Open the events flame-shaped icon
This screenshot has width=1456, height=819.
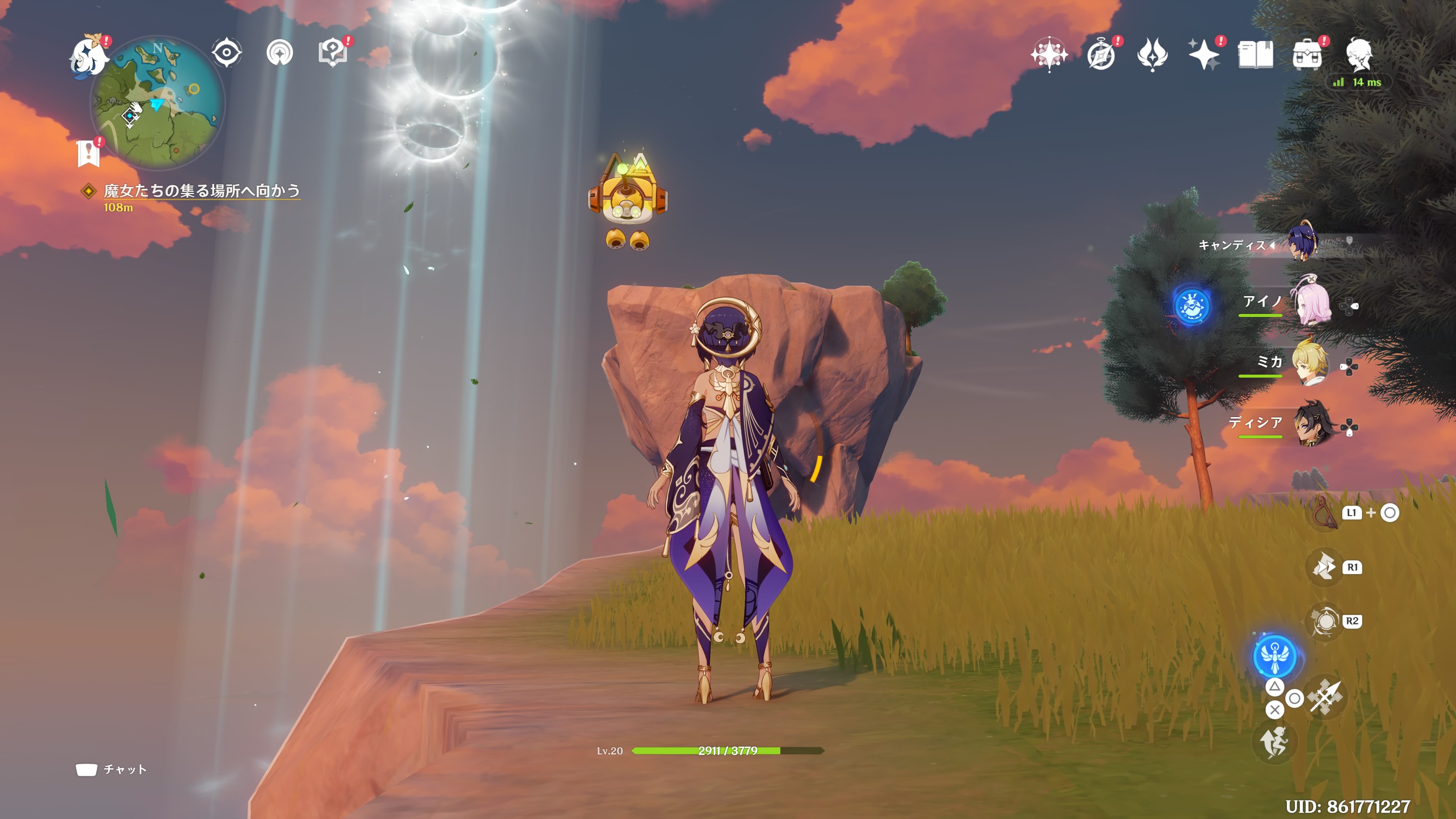1153,55
